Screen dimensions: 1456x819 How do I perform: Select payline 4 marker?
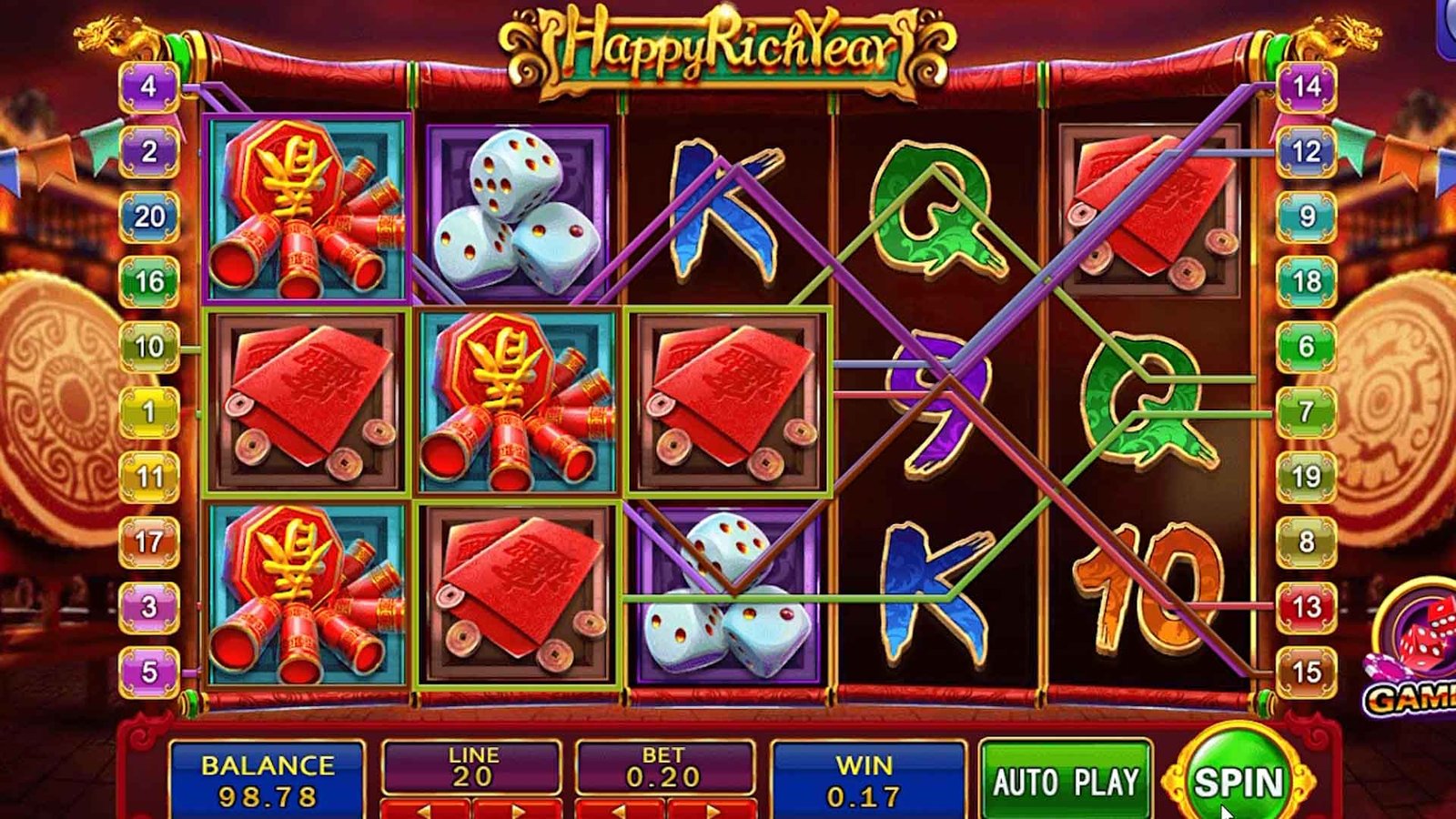[149, 87]
